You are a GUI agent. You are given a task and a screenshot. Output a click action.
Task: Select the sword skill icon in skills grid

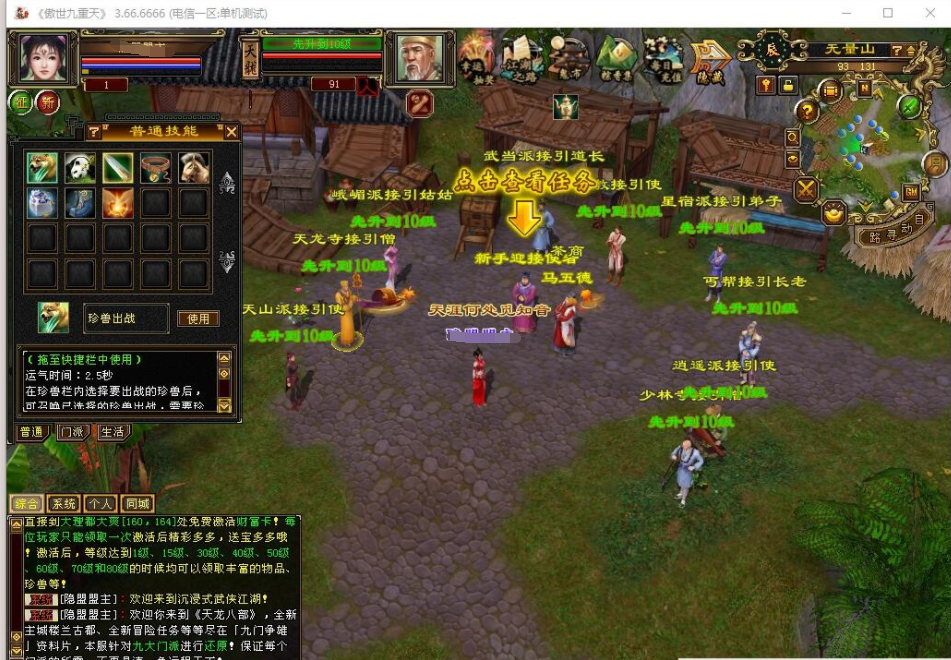pyautogui.click(x=118, y=168)
